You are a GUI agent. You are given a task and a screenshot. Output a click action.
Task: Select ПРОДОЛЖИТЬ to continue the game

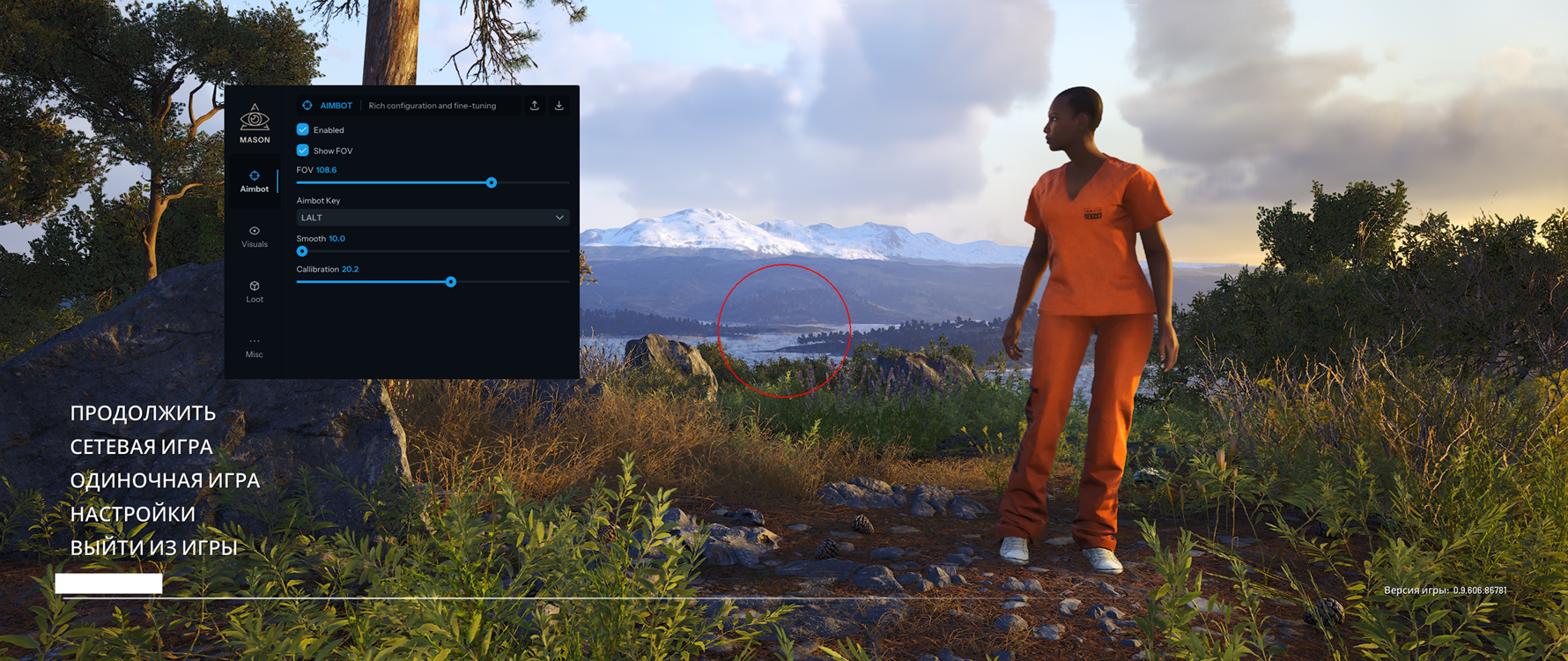(x=143, y=413)
